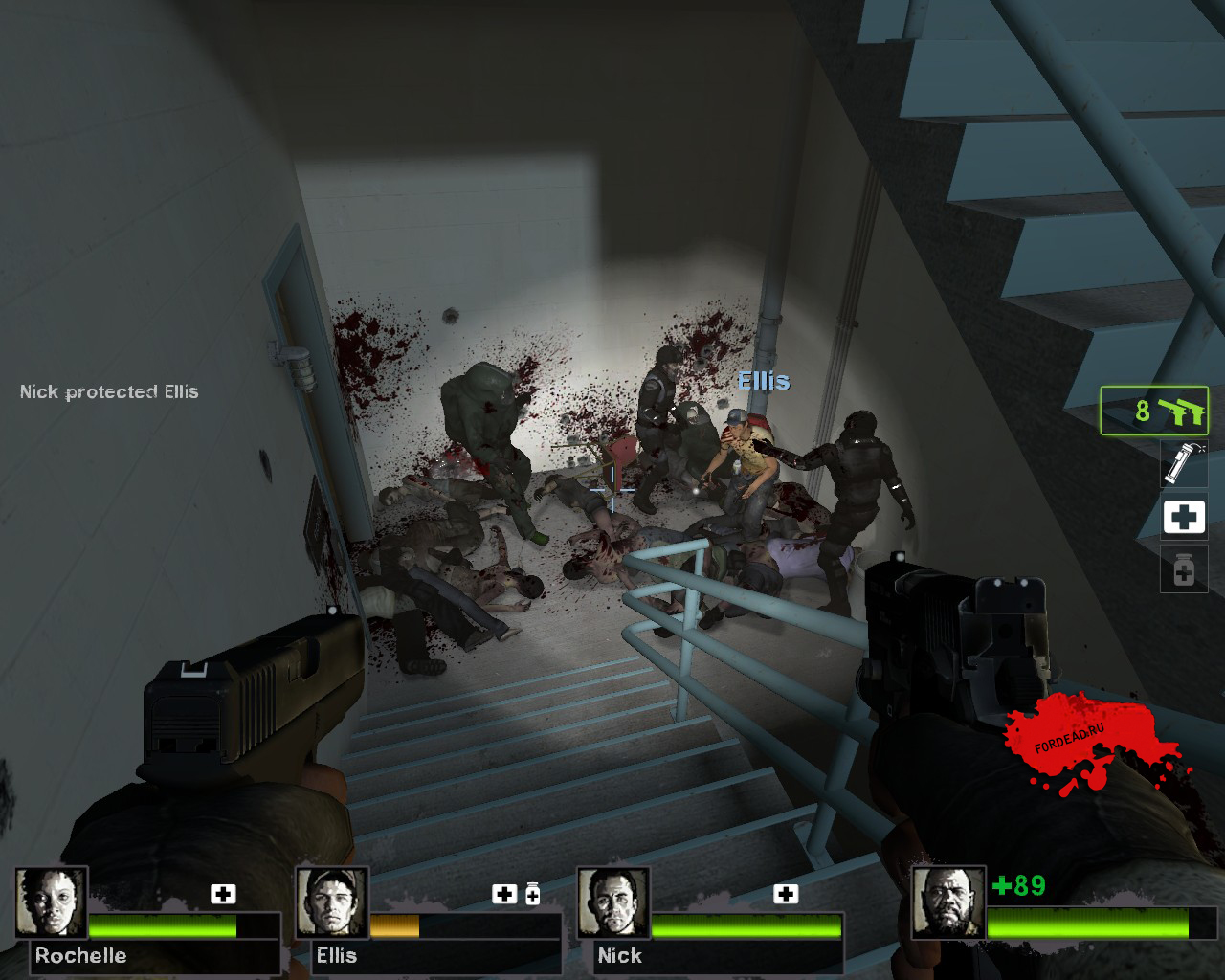Choose the first aid kit slot
This screenshot has width=1225, height=980.
(1183, 517)
